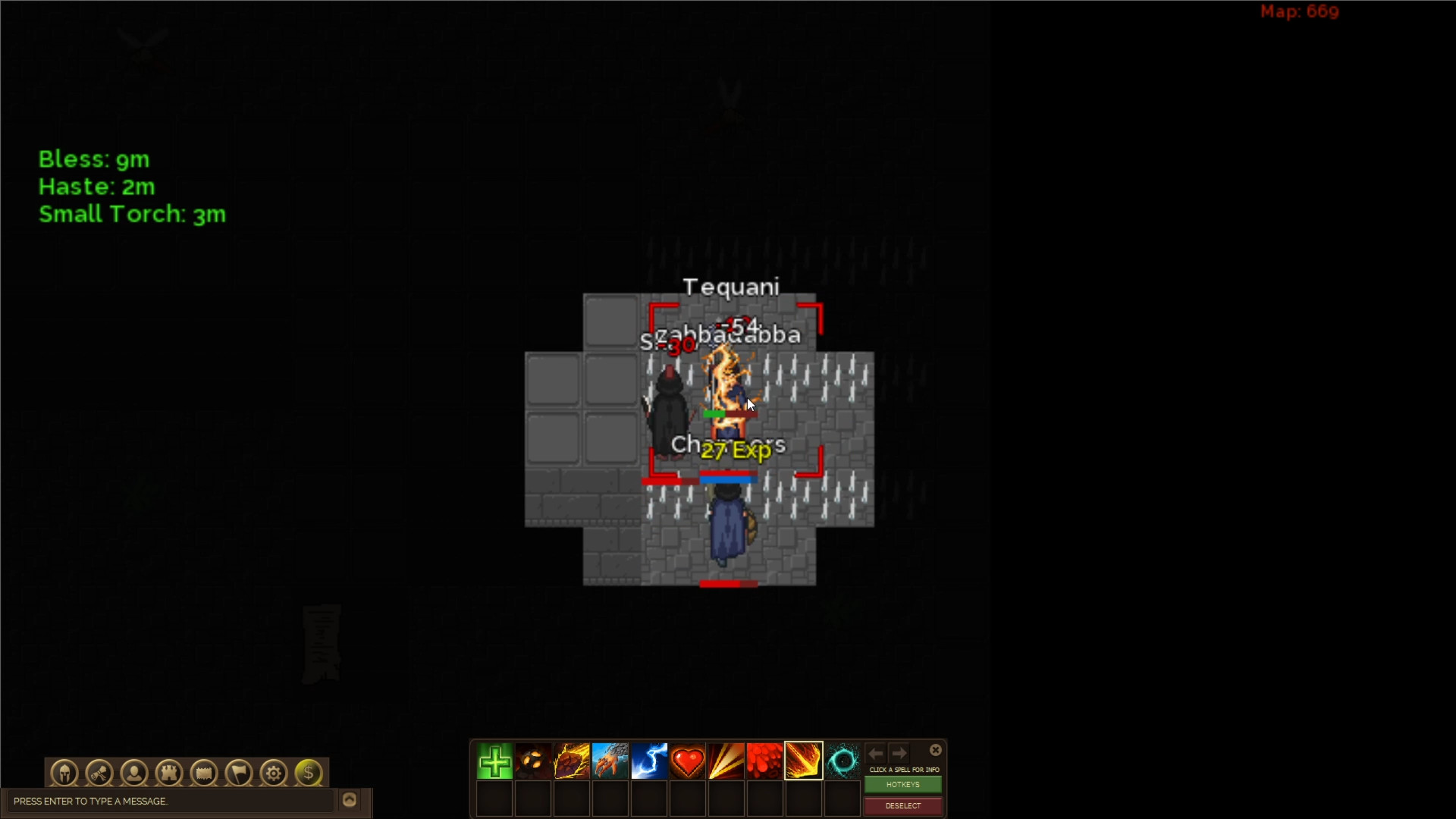The image size is (1456, 819).
Task: Select the highlighted fire strike spell
Action: [x=803, y=761]
